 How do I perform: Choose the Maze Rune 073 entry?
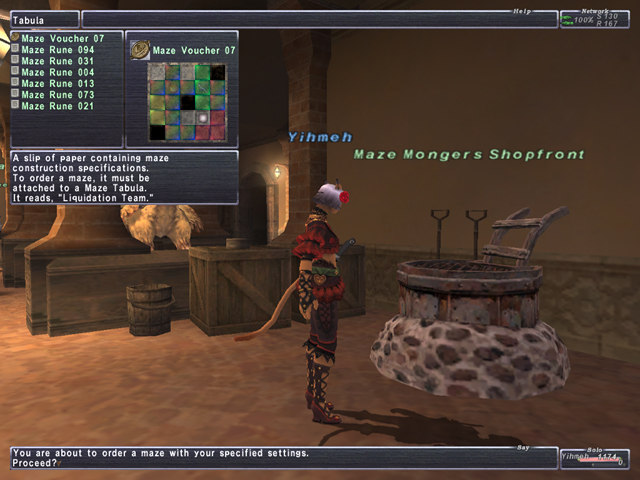coord(58,95)
